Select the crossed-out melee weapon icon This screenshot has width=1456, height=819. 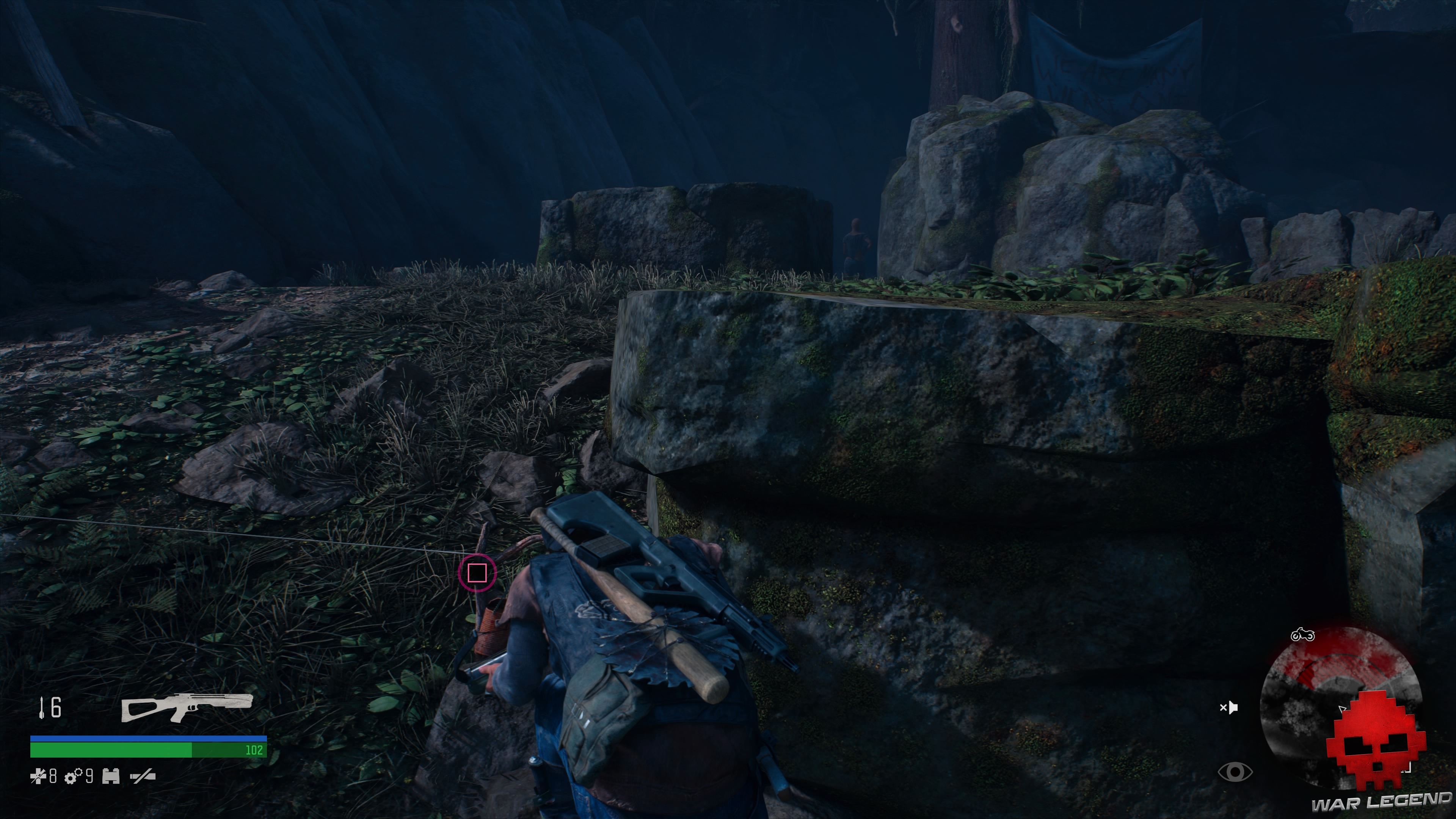pos(144,778)
